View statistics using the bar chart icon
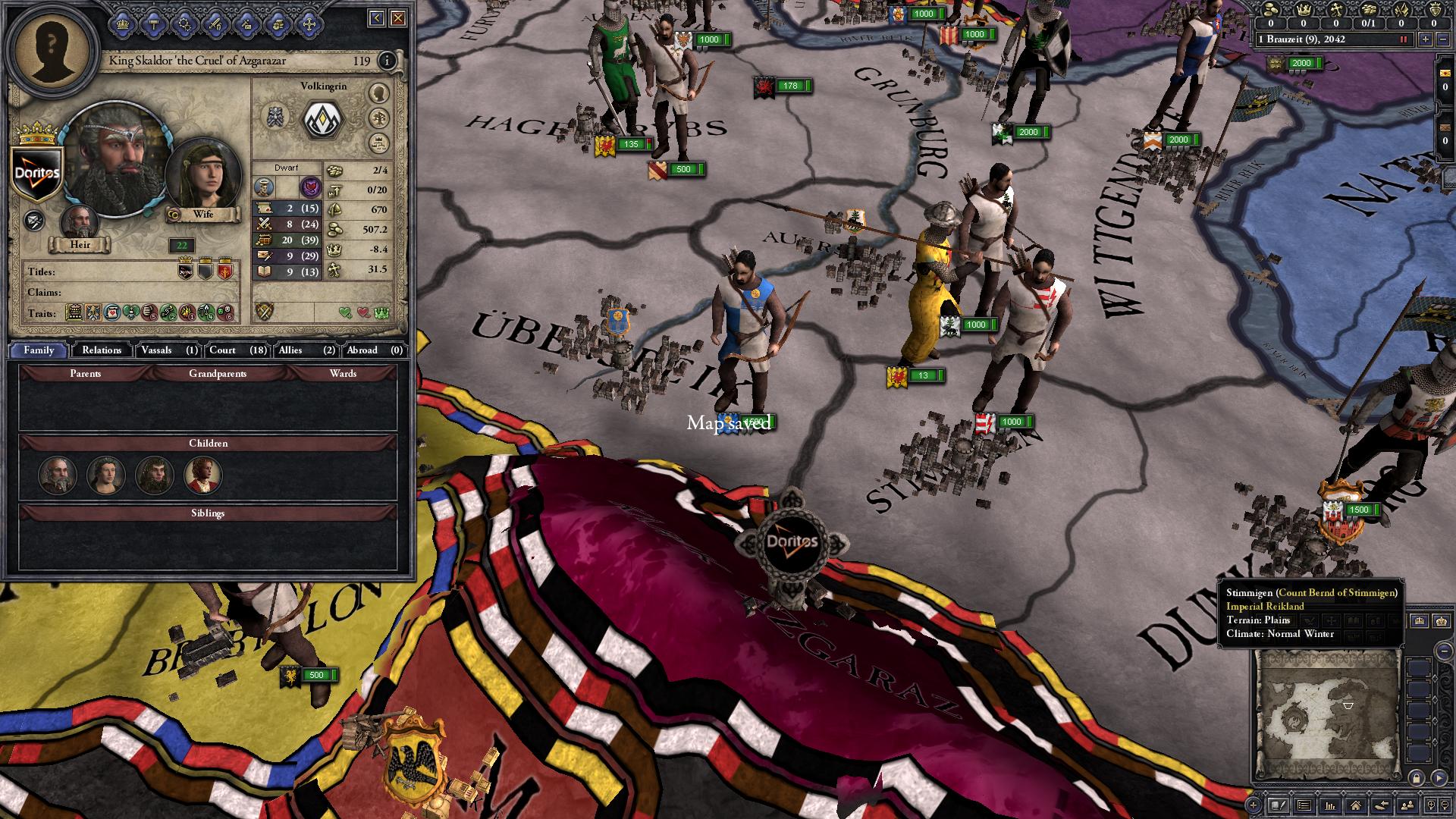The image size is (1456, 819). [1330, 805]
